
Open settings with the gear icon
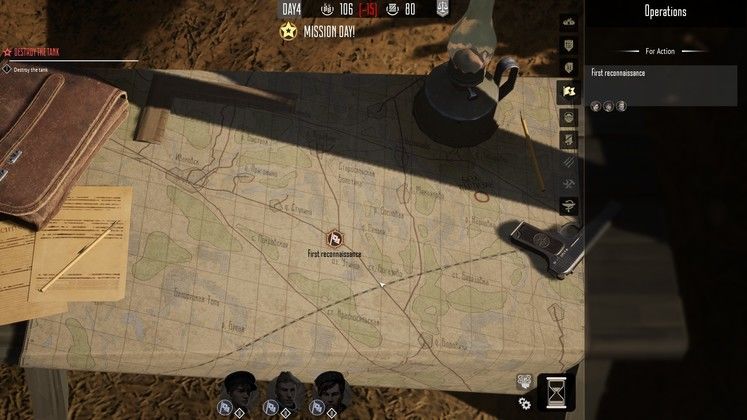click(524, 402)
